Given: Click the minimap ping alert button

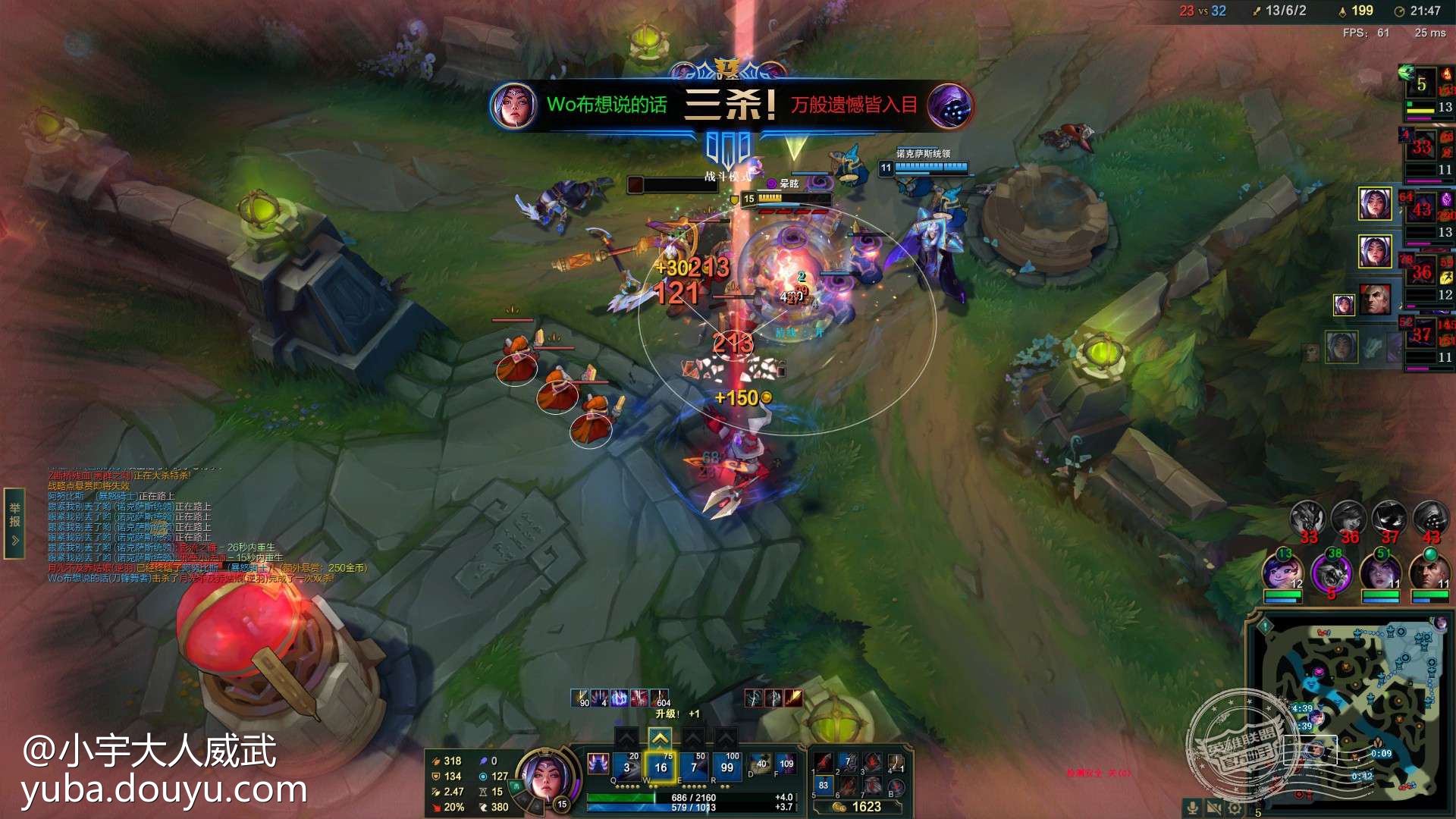Looking at the screenshot, I should [x=1264, y=626].
